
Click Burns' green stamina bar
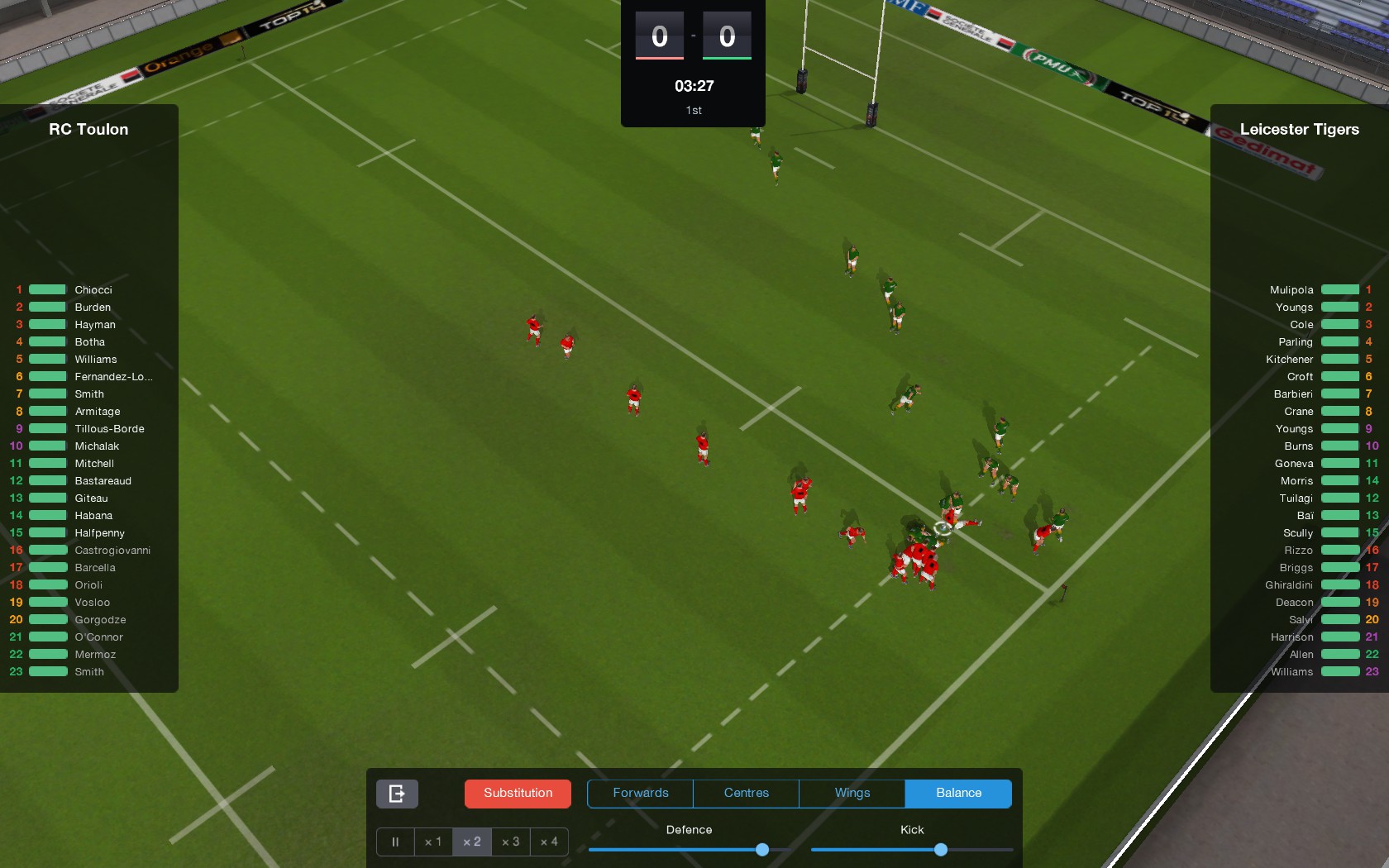click(x=1339, y=446)
